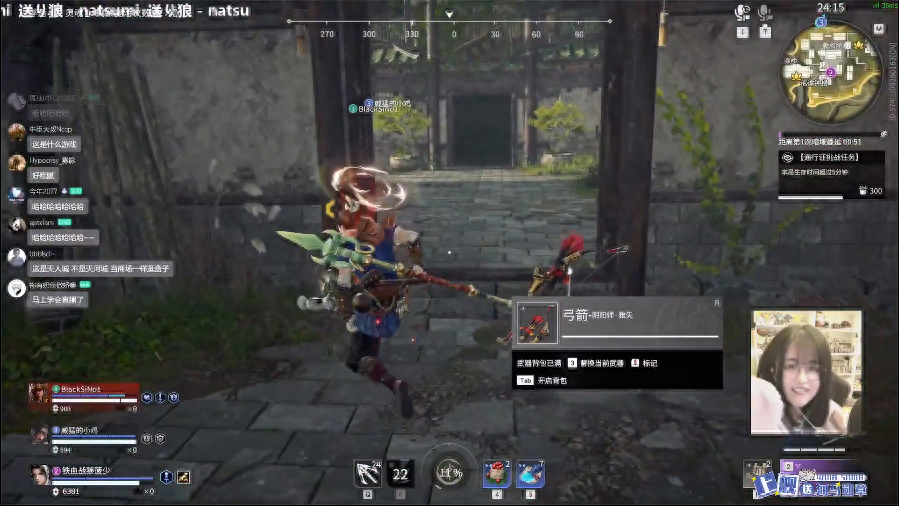The height and width of the screenshot is (506, 899).
Task: Use the red healing item slot
Action: pos(496,473)
